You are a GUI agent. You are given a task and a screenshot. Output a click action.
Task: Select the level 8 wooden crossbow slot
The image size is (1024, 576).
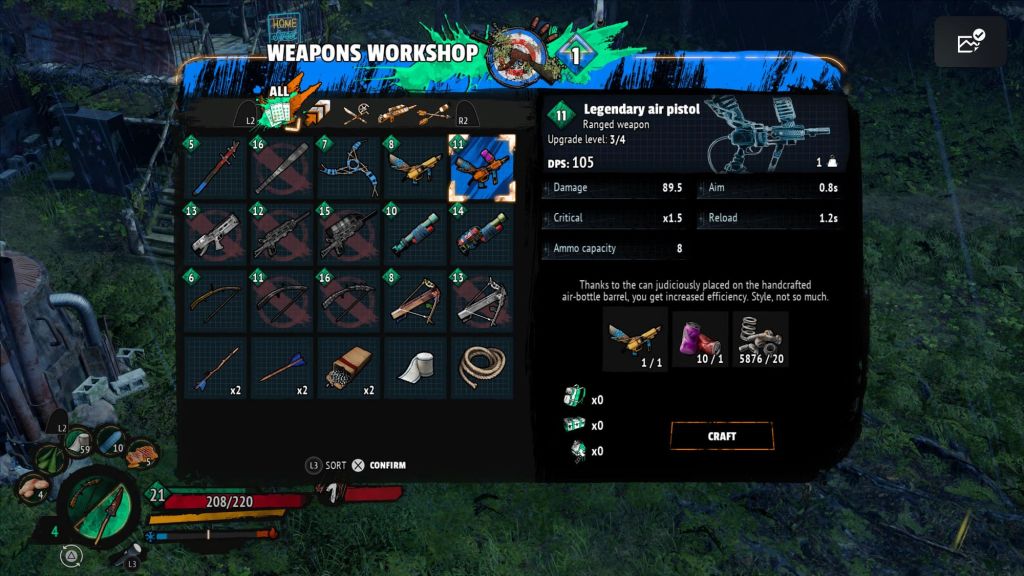click(x=416, y=302)
